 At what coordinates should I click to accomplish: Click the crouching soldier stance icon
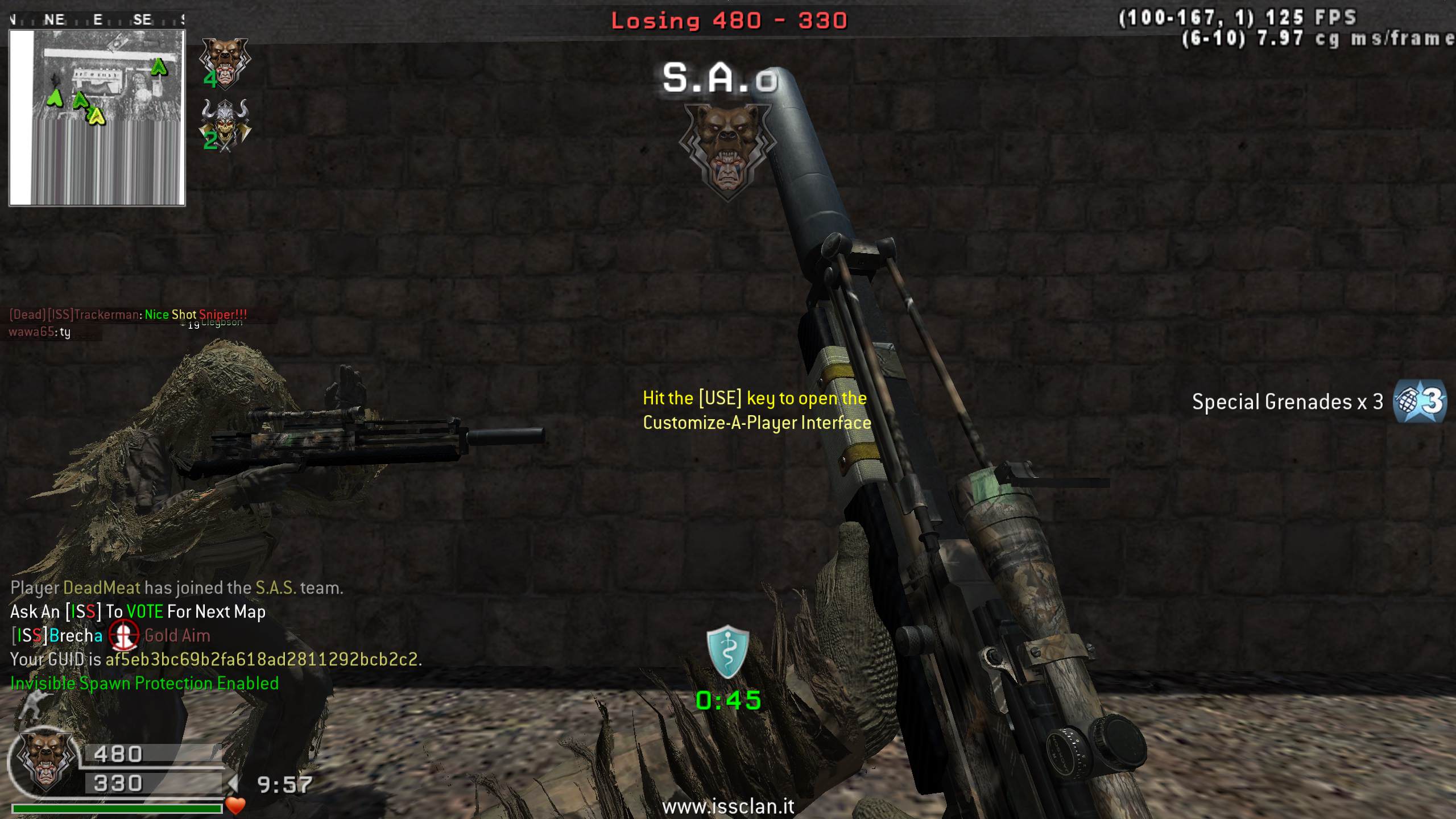pos(31,706)
